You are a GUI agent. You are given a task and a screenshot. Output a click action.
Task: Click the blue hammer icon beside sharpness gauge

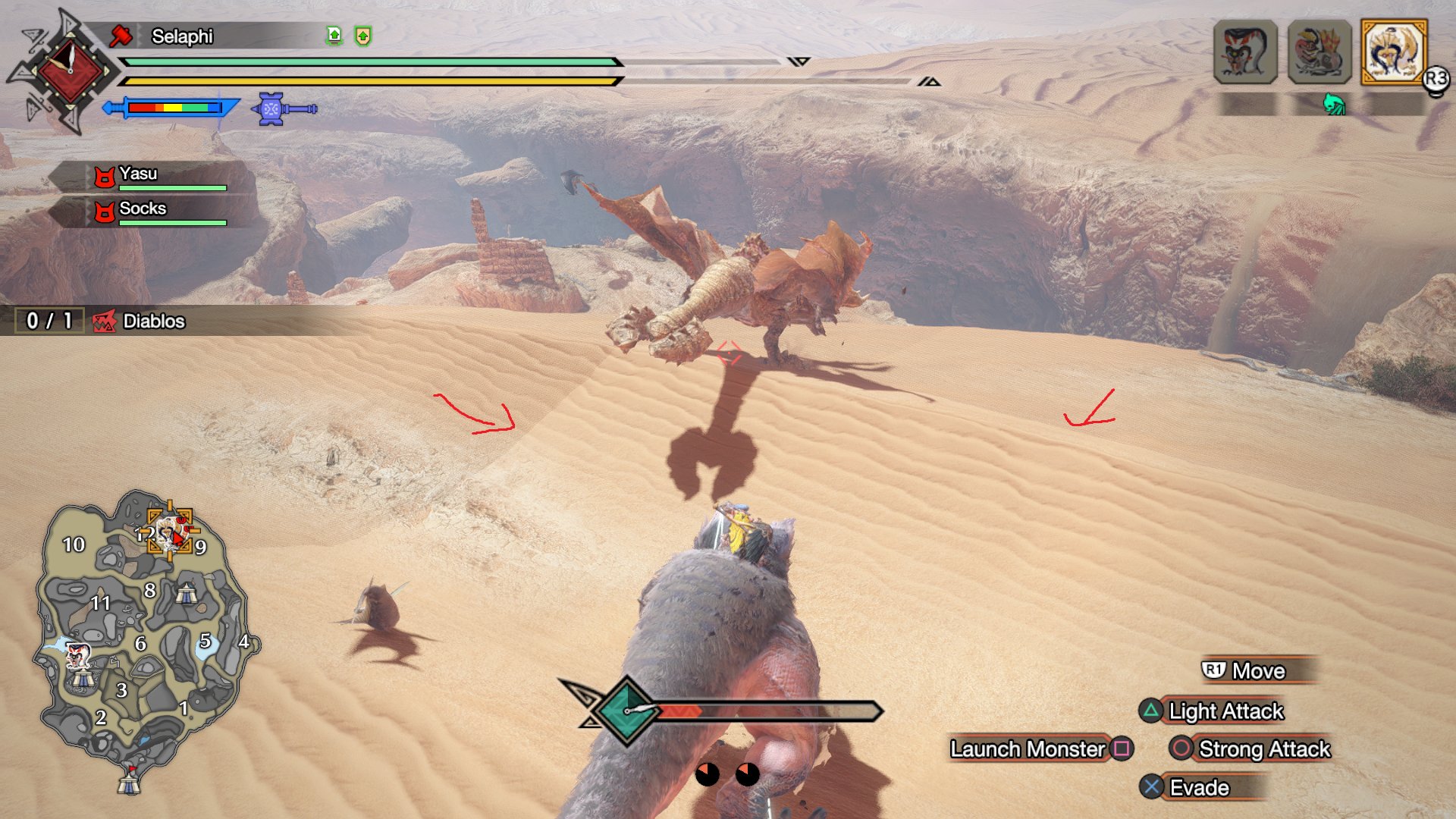pyautogui.click(x=284, y=109)
